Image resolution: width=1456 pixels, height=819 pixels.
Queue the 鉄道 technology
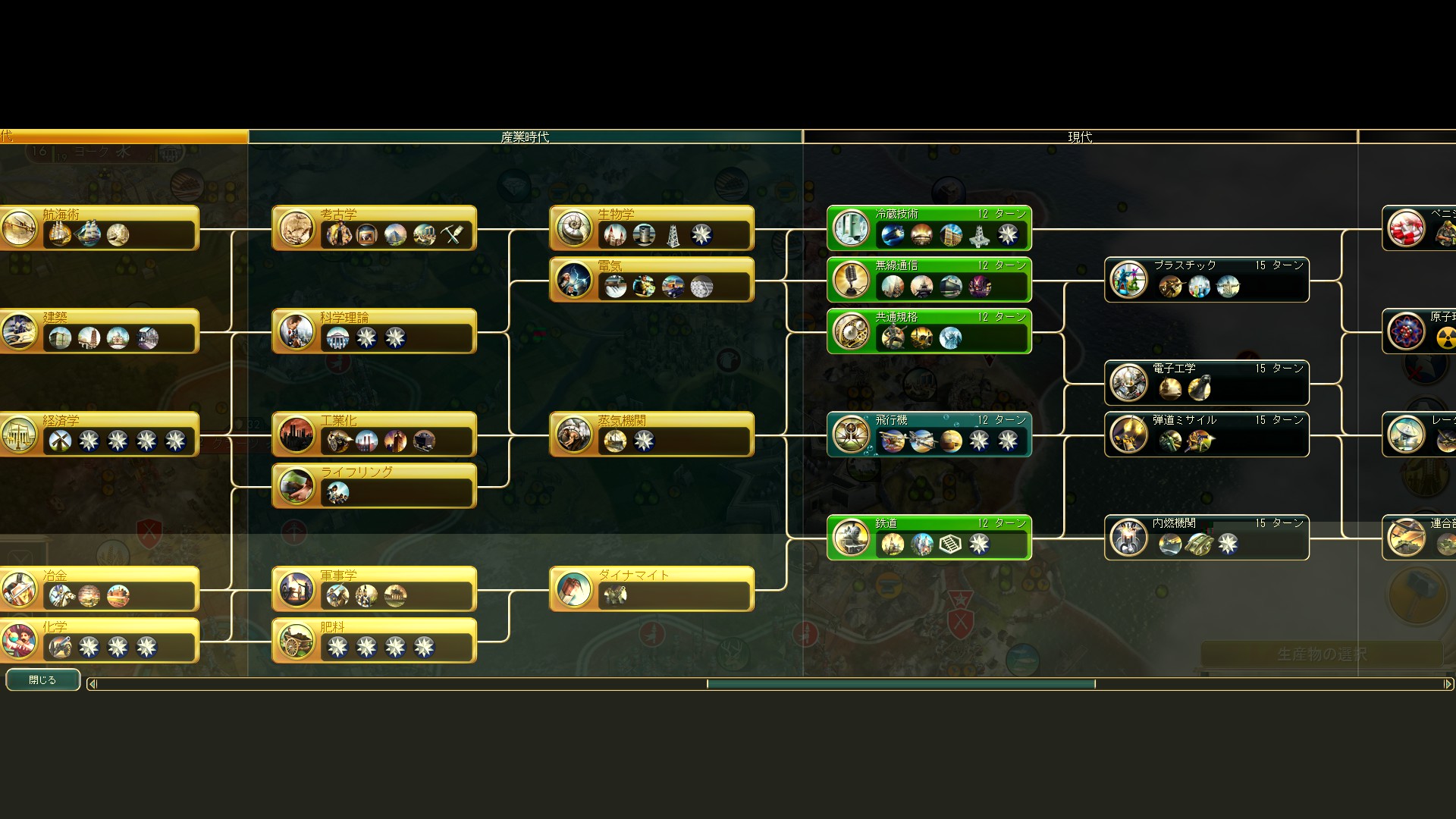click(929, 537)
